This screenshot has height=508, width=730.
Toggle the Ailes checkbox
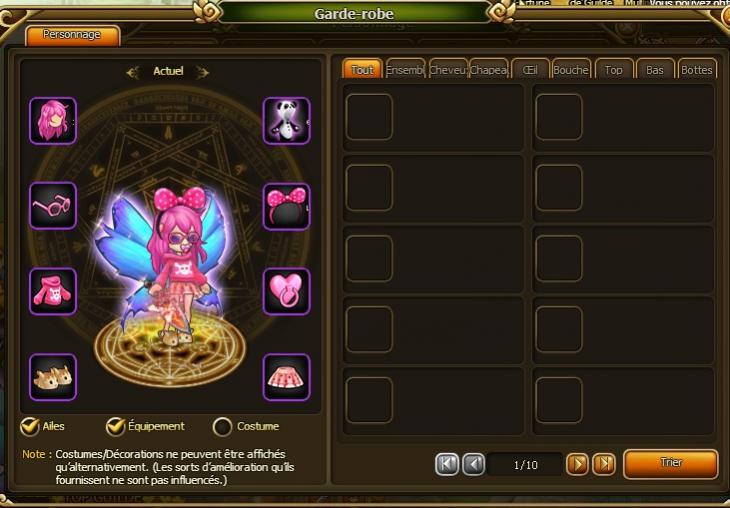tap(30, 427)
